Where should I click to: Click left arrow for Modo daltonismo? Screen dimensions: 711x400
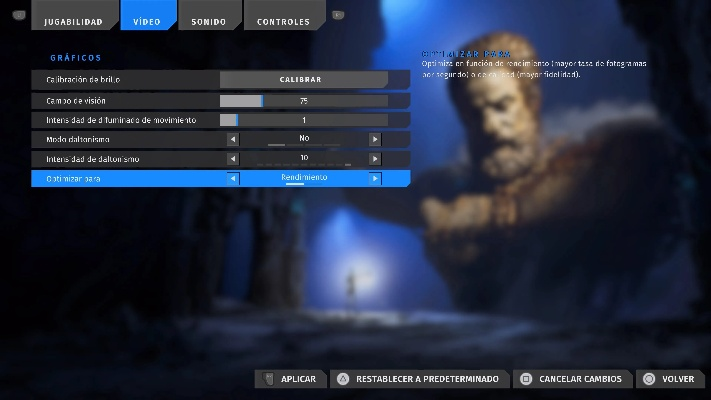point(233,139)
